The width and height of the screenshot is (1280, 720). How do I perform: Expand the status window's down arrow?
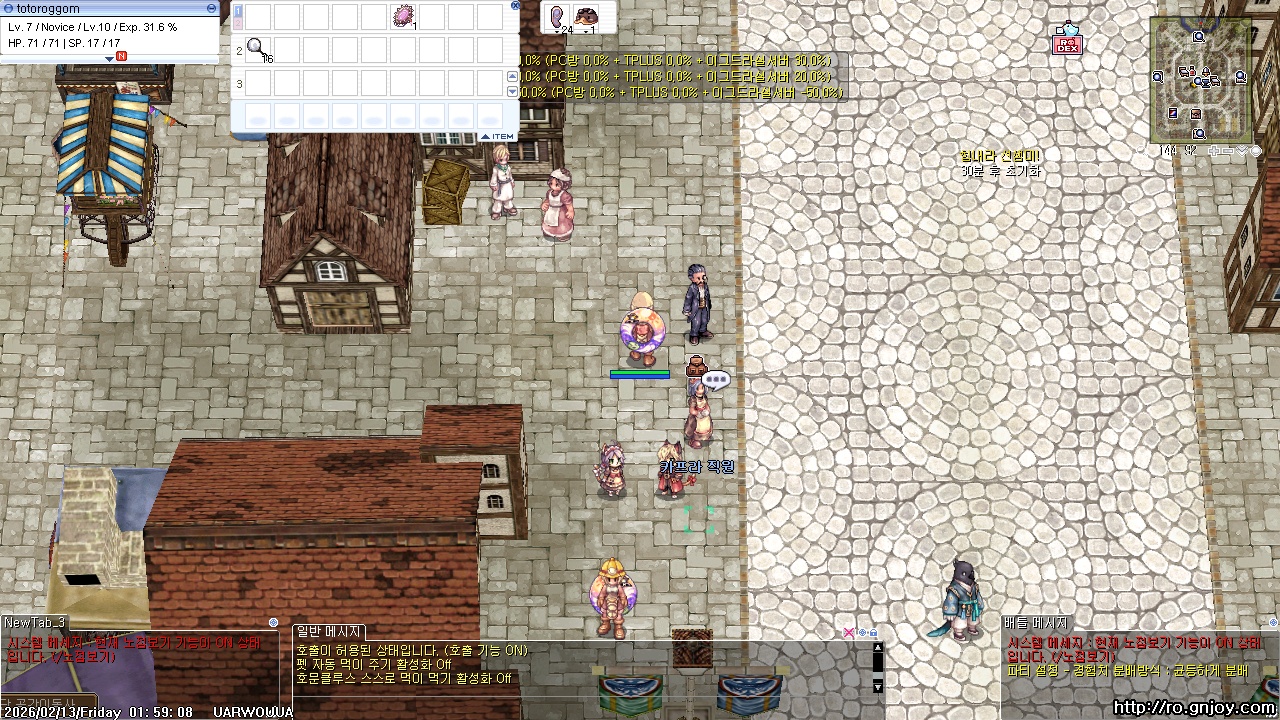coord(110,58)
